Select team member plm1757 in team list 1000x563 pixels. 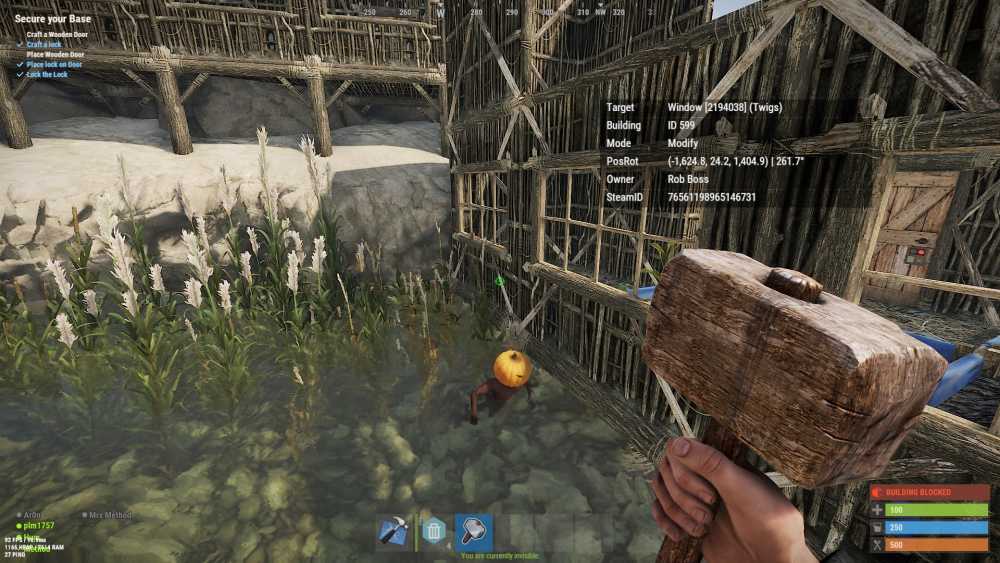(39, 525)
